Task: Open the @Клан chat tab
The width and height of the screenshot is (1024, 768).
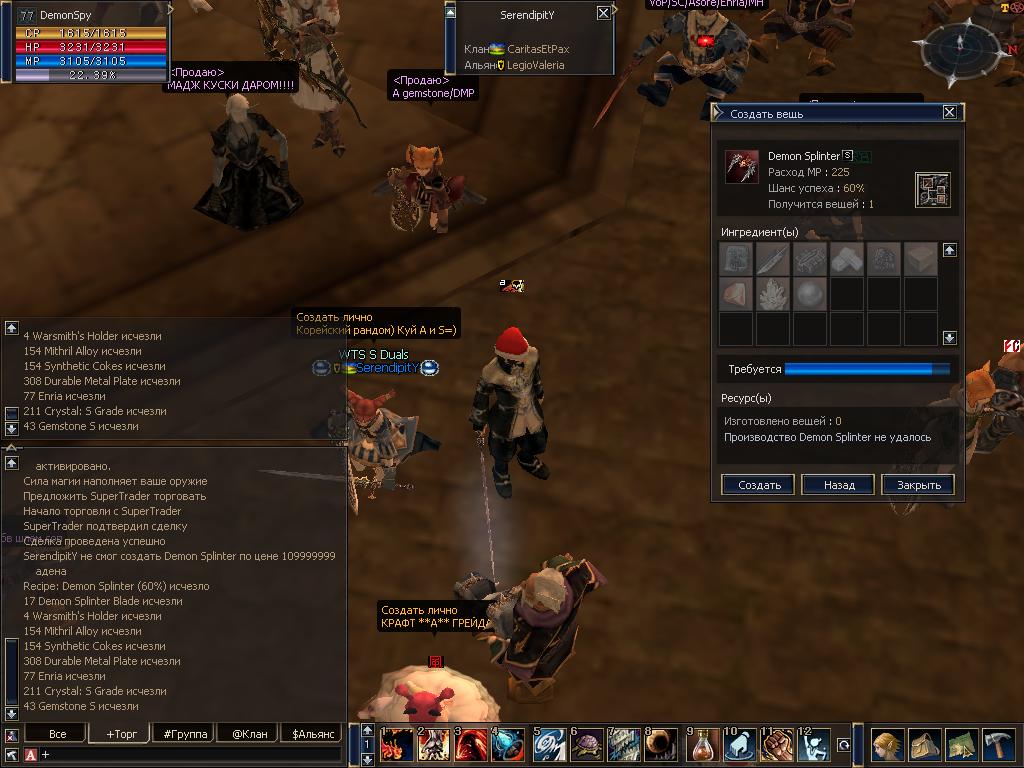Action: (249, 734)
